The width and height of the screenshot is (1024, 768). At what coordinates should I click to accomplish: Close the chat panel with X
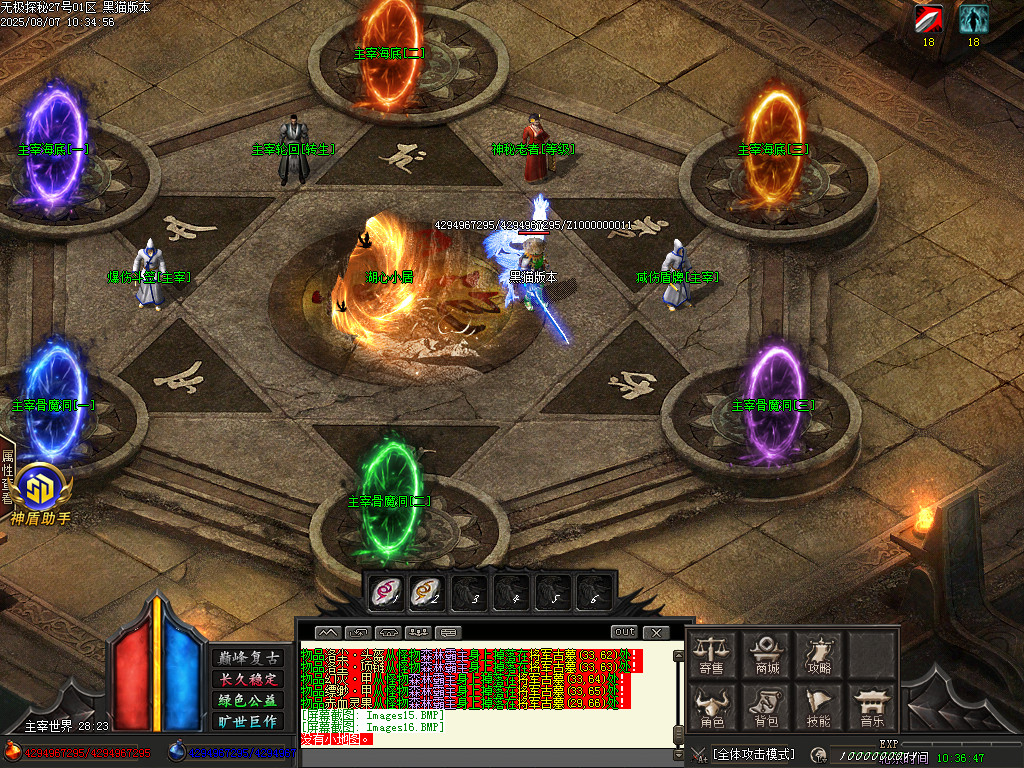click(655, 632)
